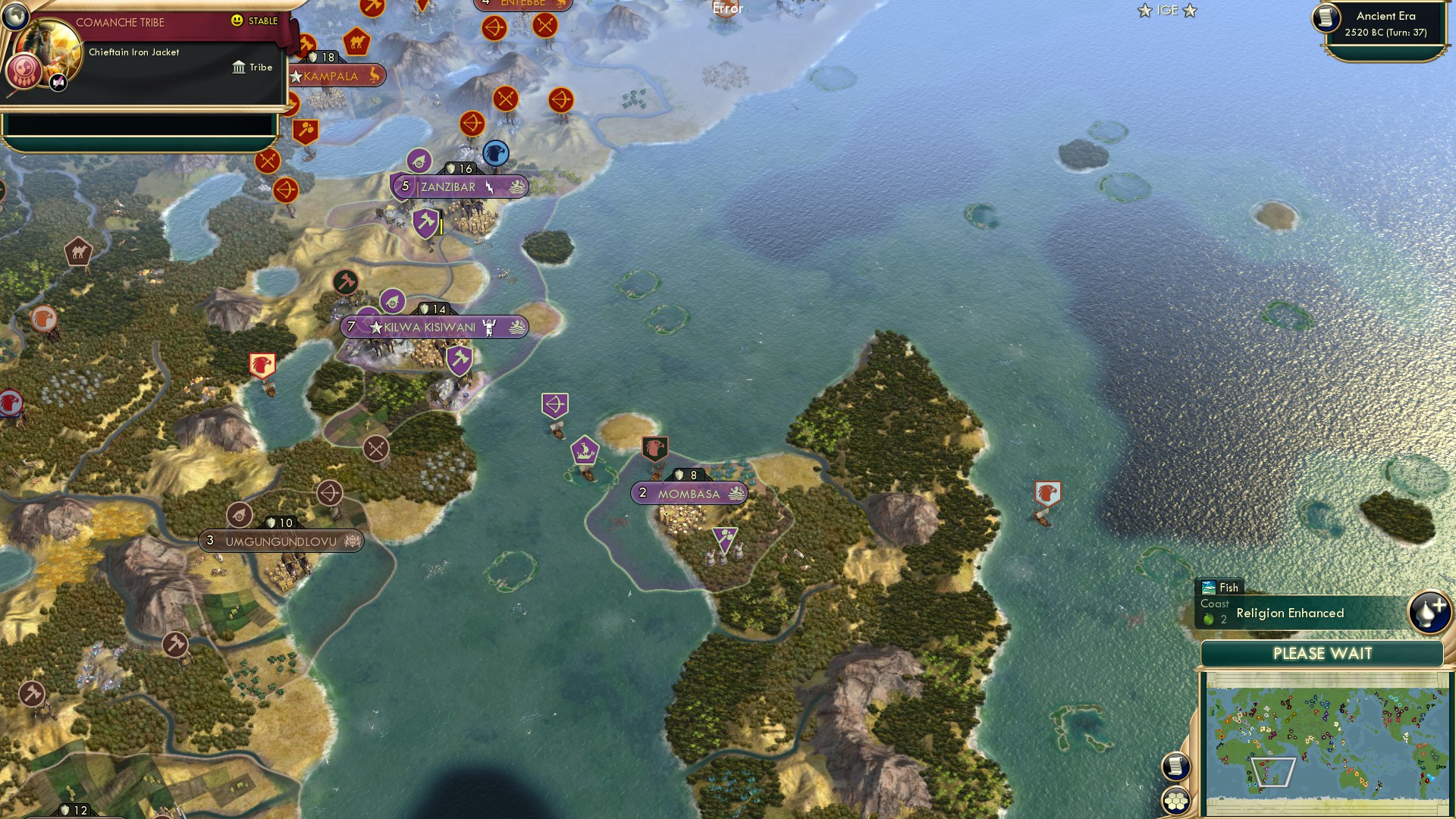Click the defense shield showing 14 above Kilwa Kisiwani
This screenshot has height=819, width=1456.
430,309
